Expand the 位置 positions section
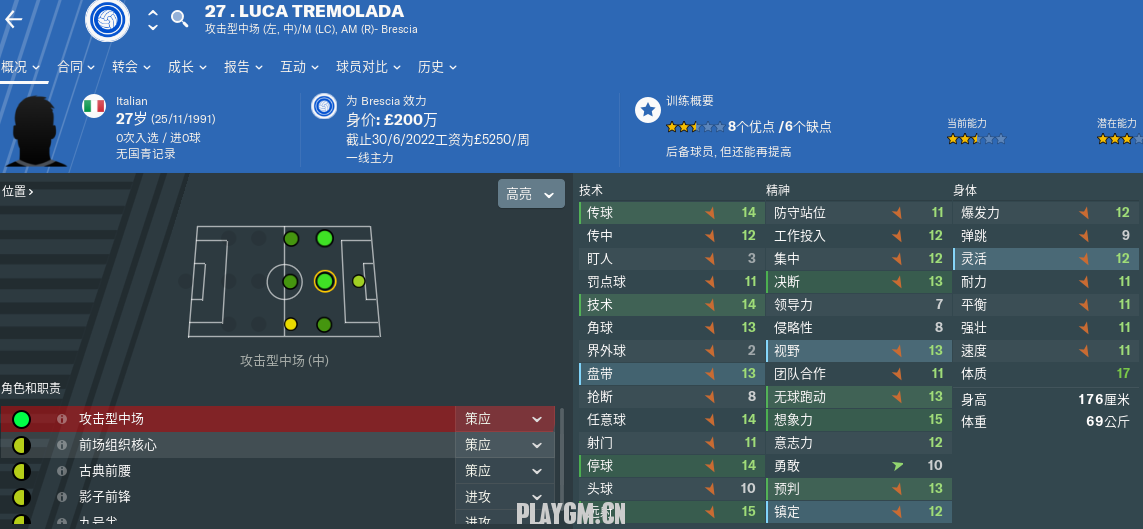Viewport: 1143px width, 529px height. pyautogui.click(x=18, y=191)
